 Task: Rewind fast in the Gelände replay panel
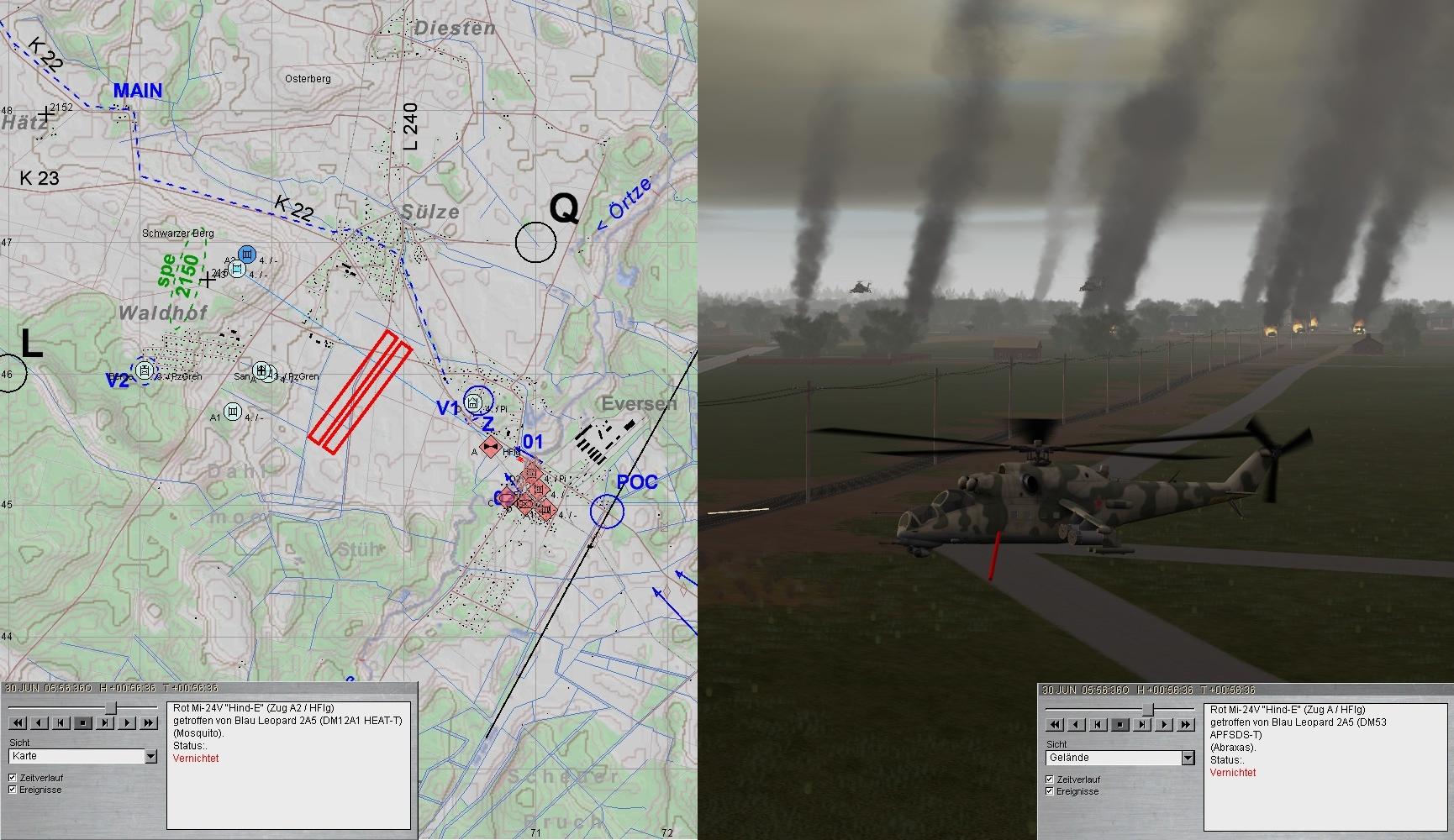tap(1054, 724)
